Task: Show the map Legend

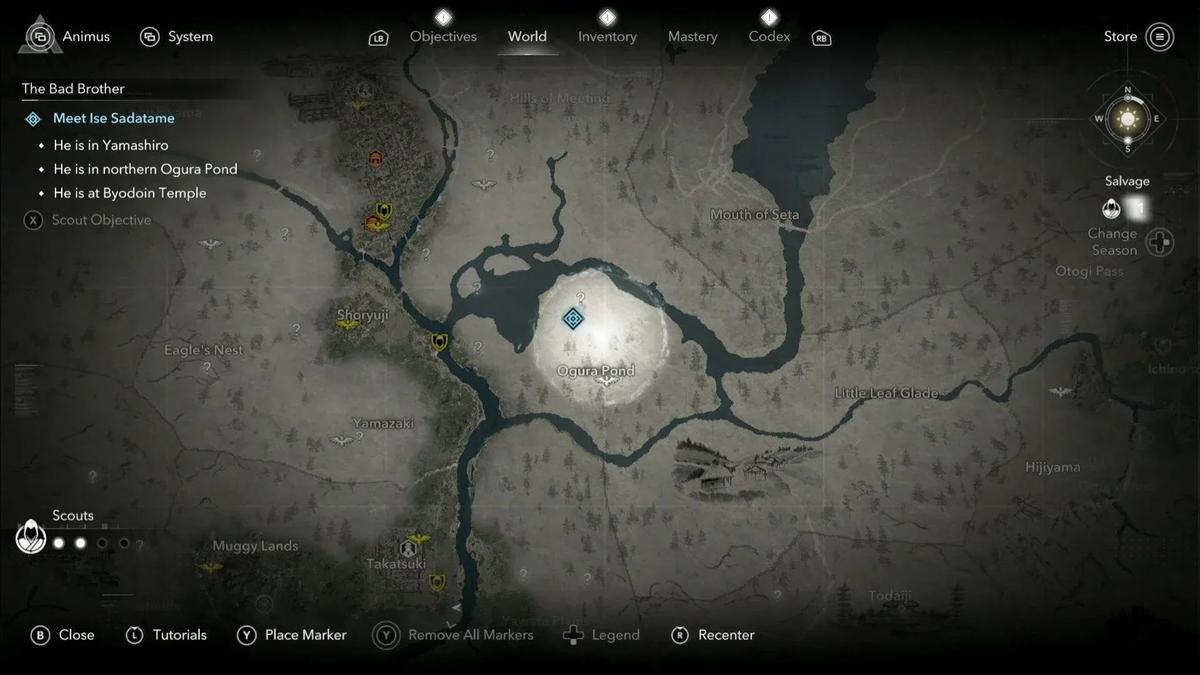Action: 602,635
